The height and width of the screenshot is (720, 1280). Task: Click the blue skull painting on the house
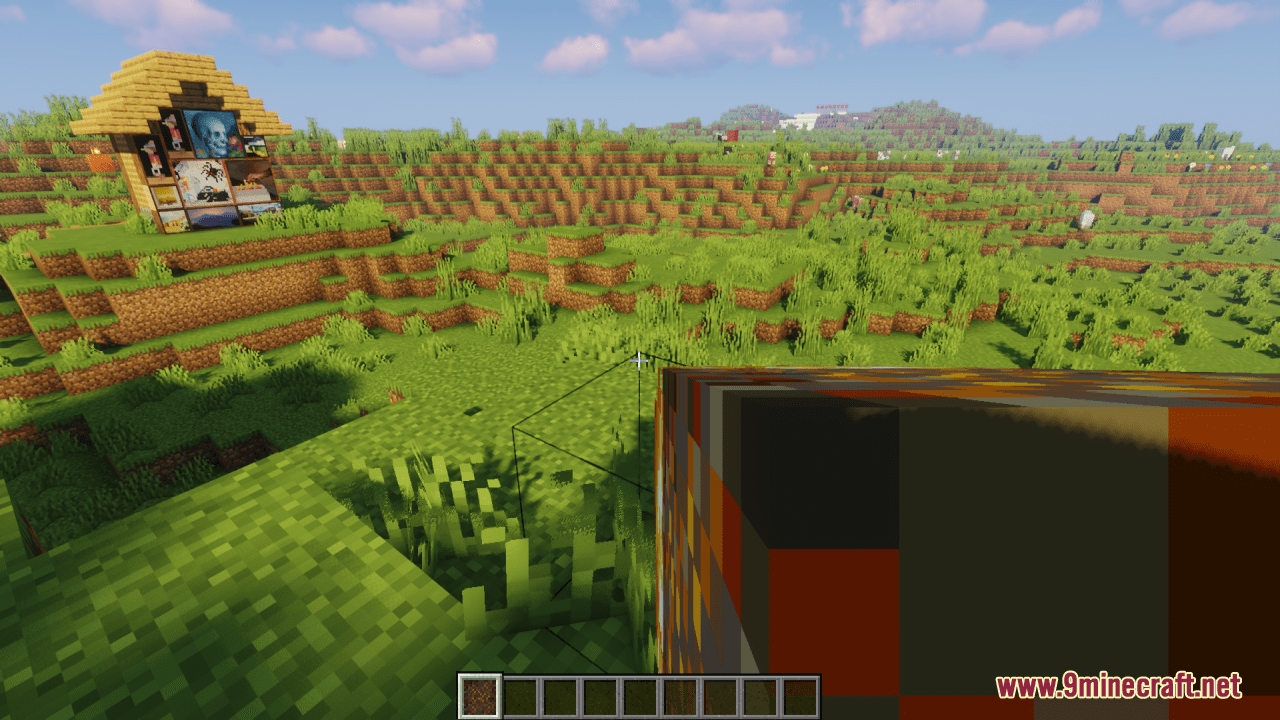click(214, 133)
